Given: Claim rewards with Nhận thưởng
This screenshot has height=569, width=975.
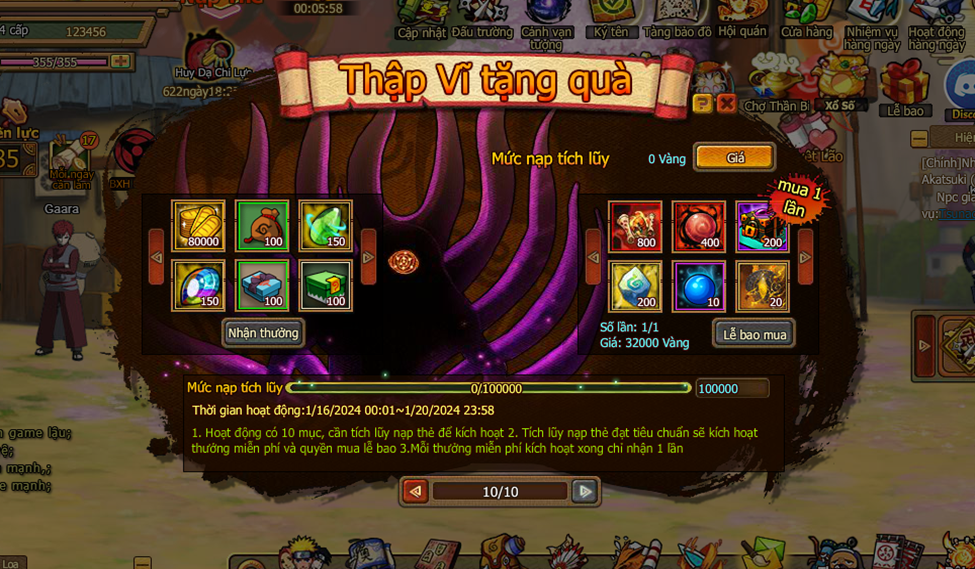Looking at the screenshot, I should click(263, 333).
